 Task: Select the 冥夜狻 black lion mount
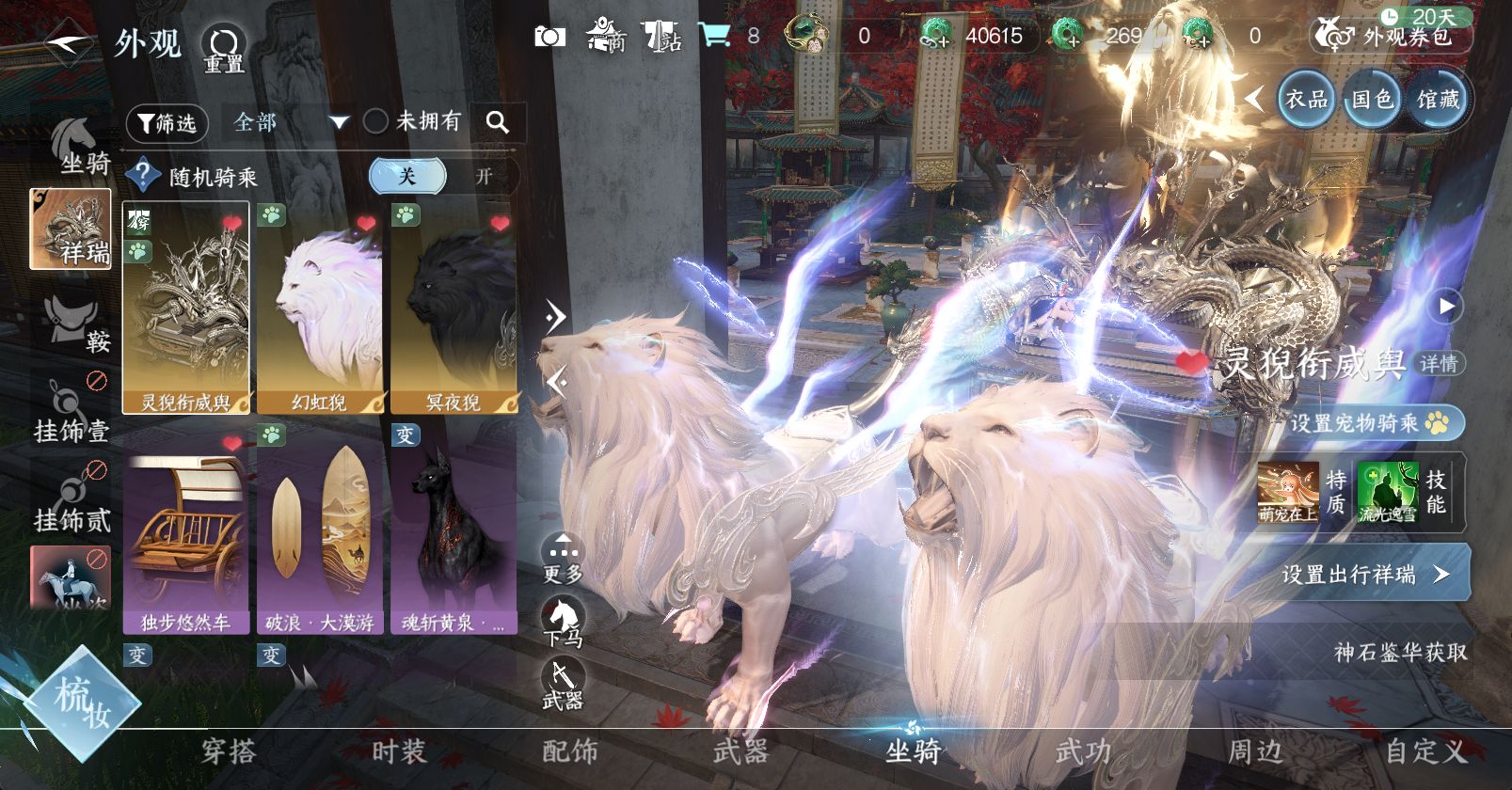pyautogui.click(x=454, y=308)
